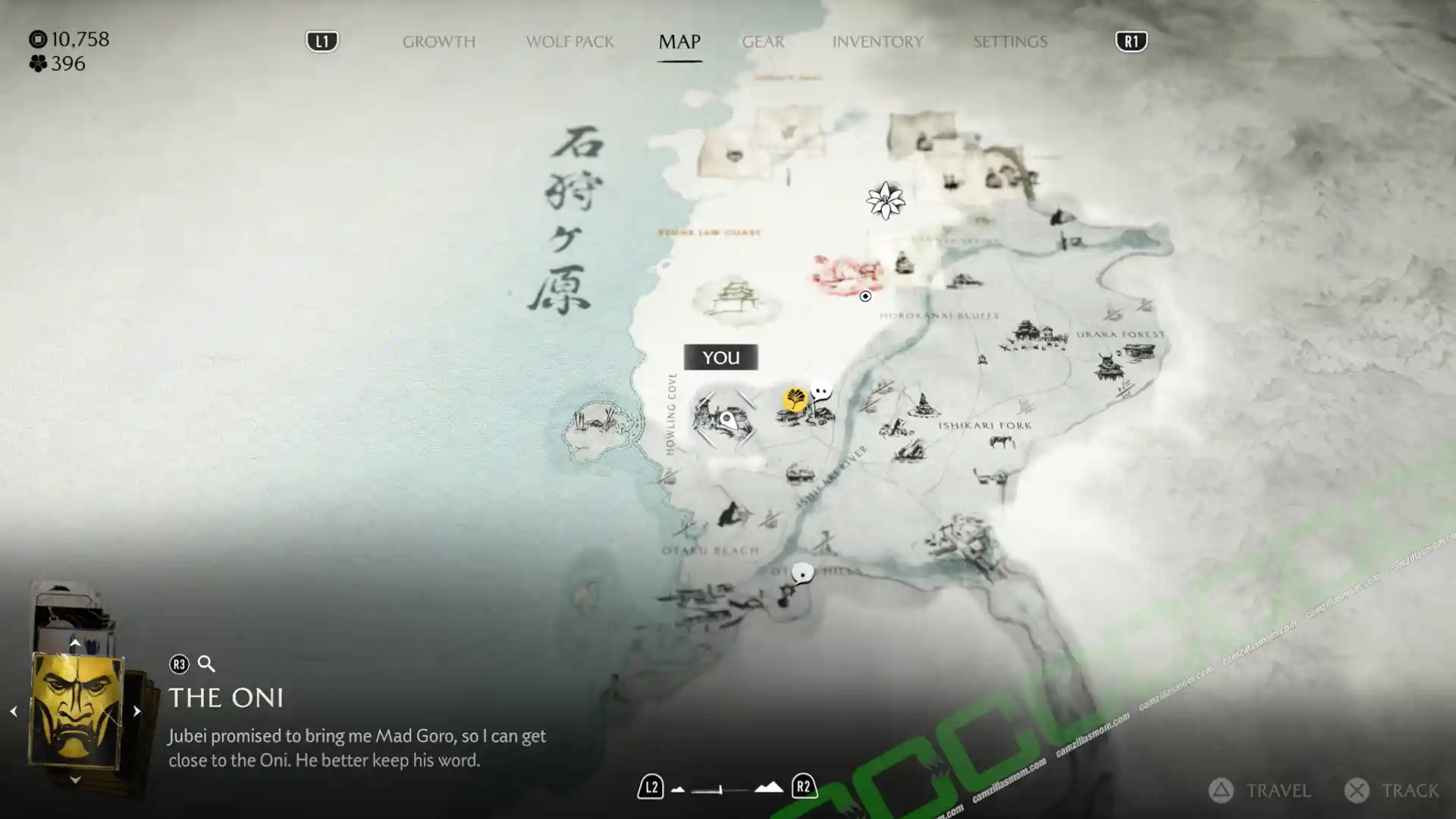The image size is (1456, 819).
Task: Click the zoom level slider at the bottom
Action: (x=720, y=789)
